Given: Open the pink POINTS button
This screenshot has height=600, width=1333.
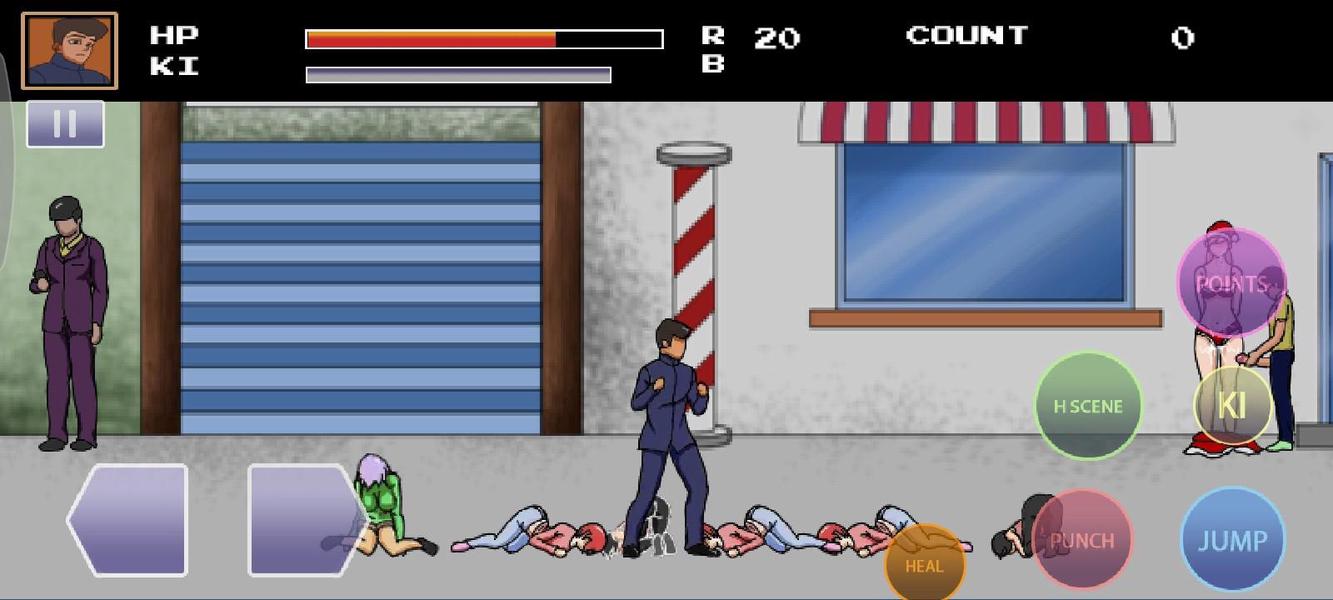Looking at the screenshot, I should click(x=1231, y=284).
